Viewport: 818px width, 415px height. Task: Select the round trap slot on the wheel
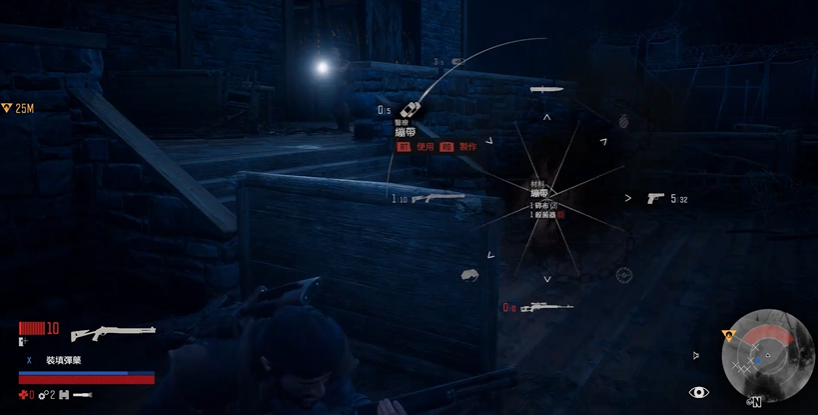pos(624,275)
